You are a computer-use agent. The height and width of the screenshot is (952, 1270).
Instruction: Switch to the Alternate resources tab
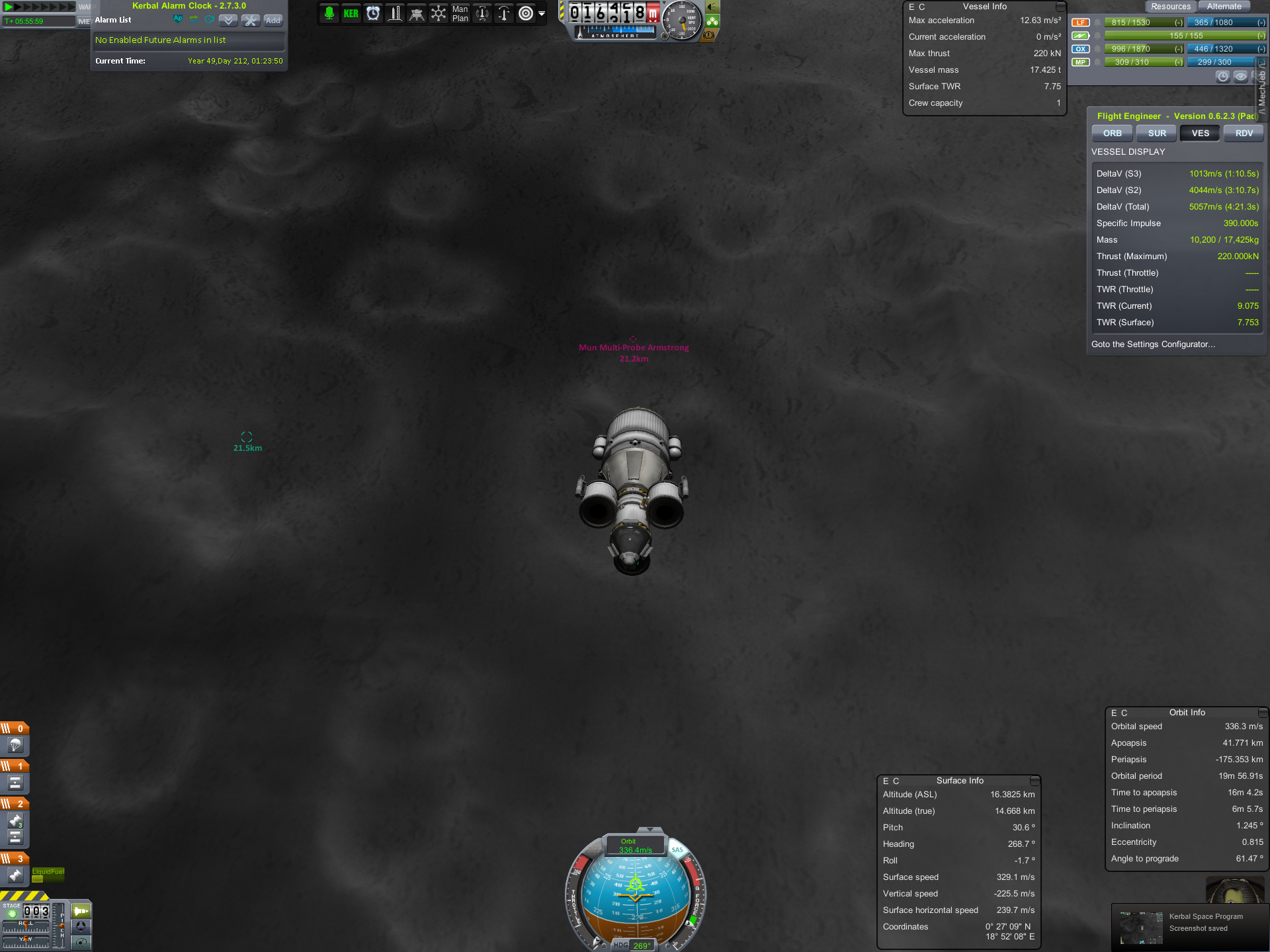pos(1224,7)
